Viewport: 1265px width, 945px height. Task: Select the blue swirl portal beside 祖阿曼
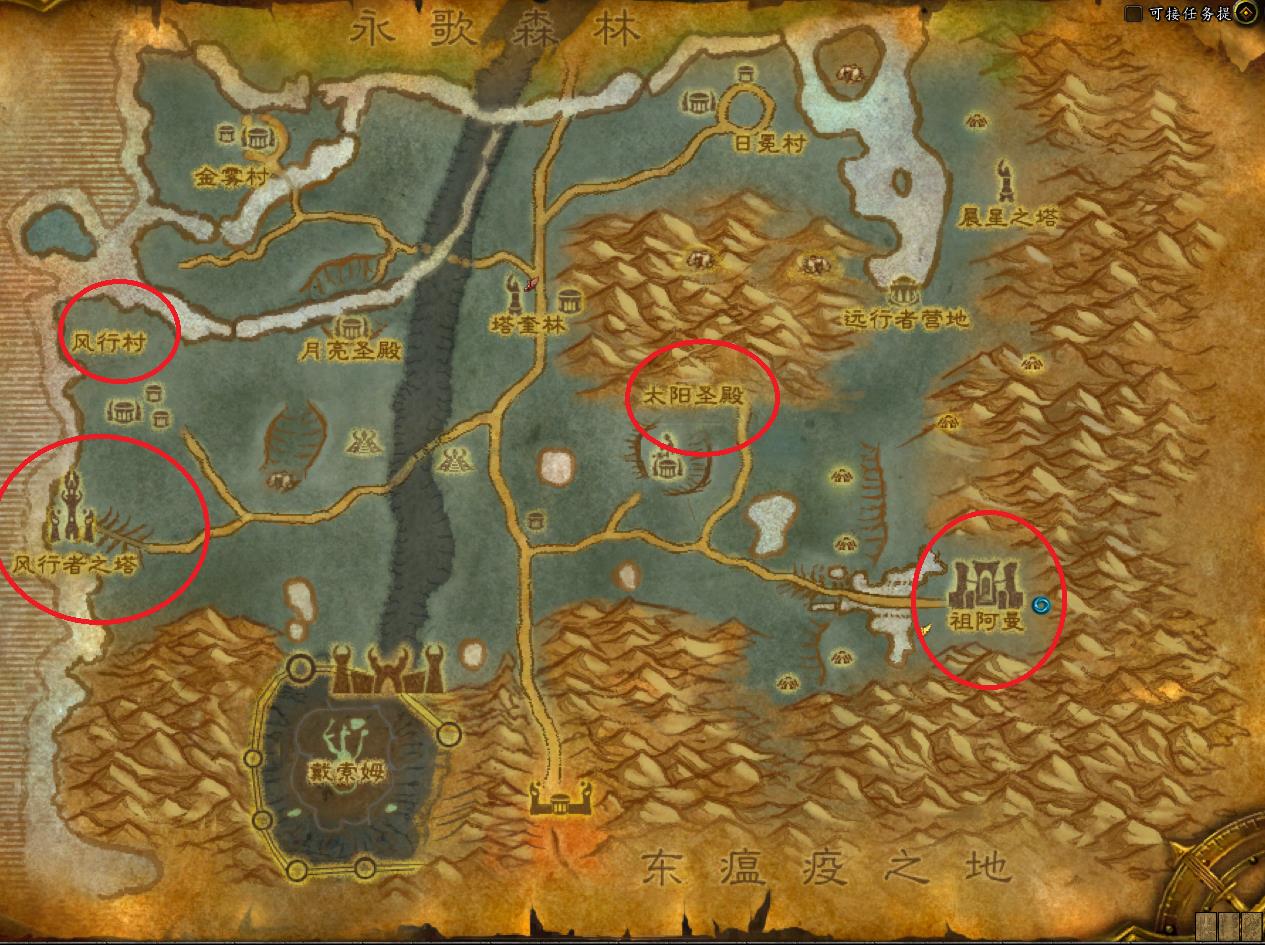[1040, 604]
